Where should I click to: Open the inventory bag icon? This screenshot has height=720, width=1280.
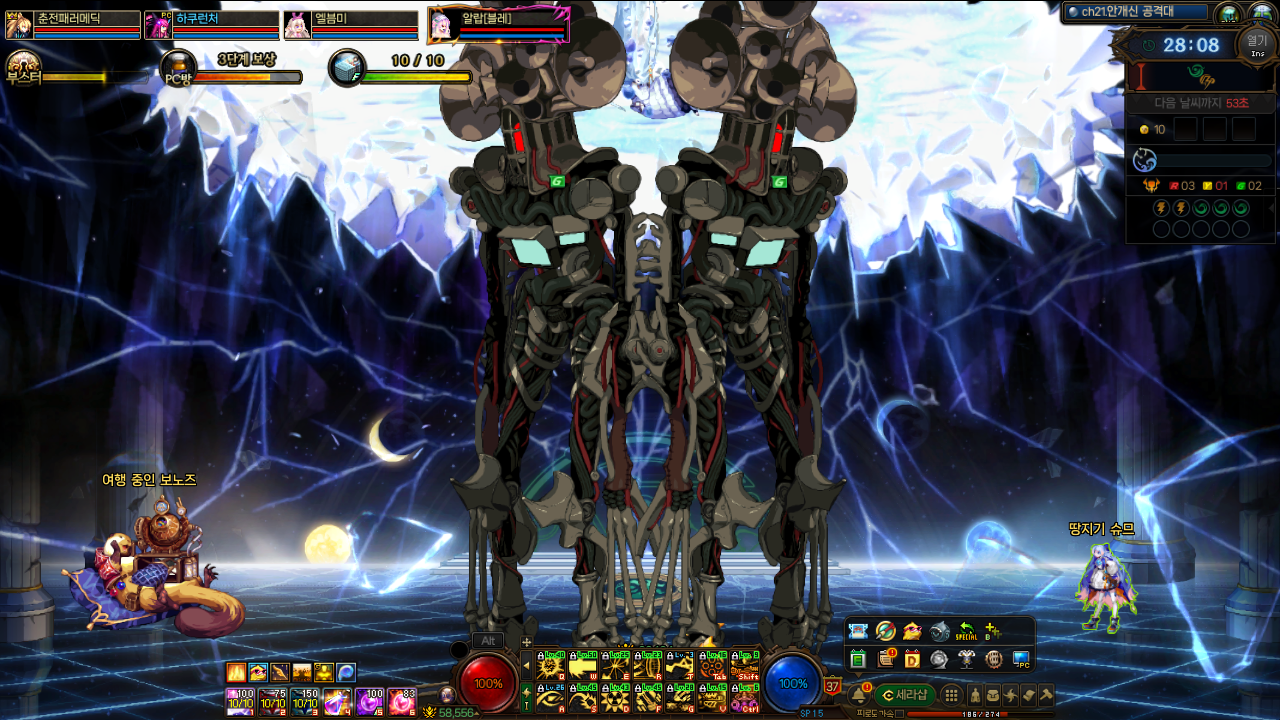(x=993, y=695)
